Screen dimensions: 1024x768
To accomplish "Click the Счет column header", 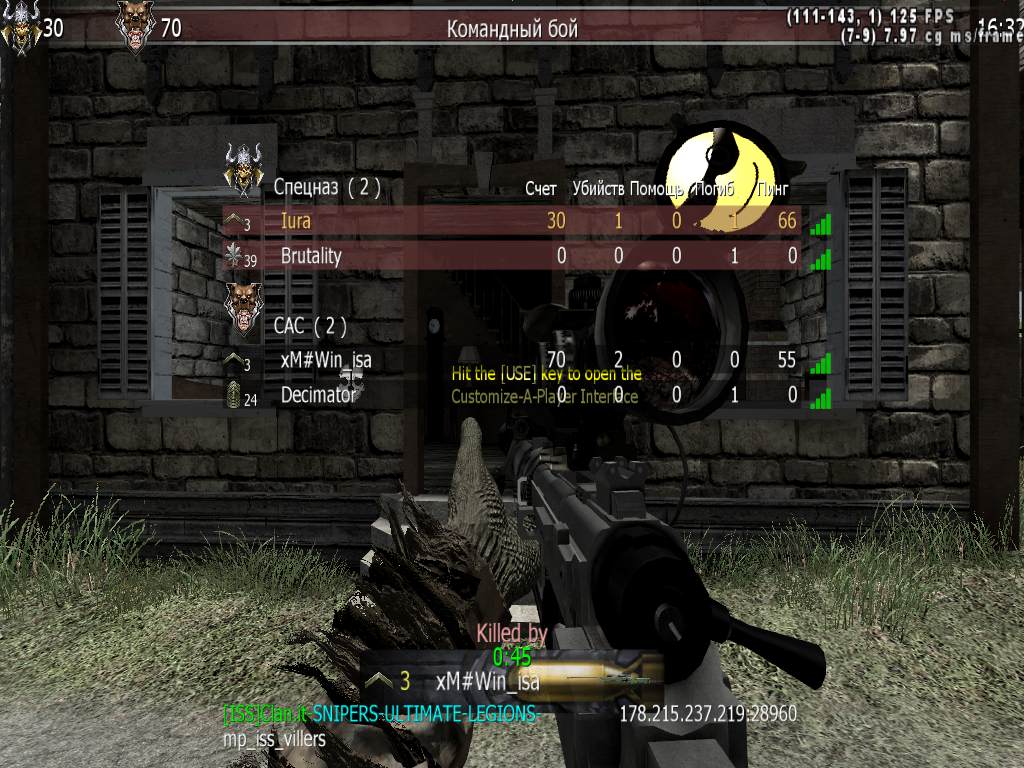I will pyautogui.click(x=541, y=189).
